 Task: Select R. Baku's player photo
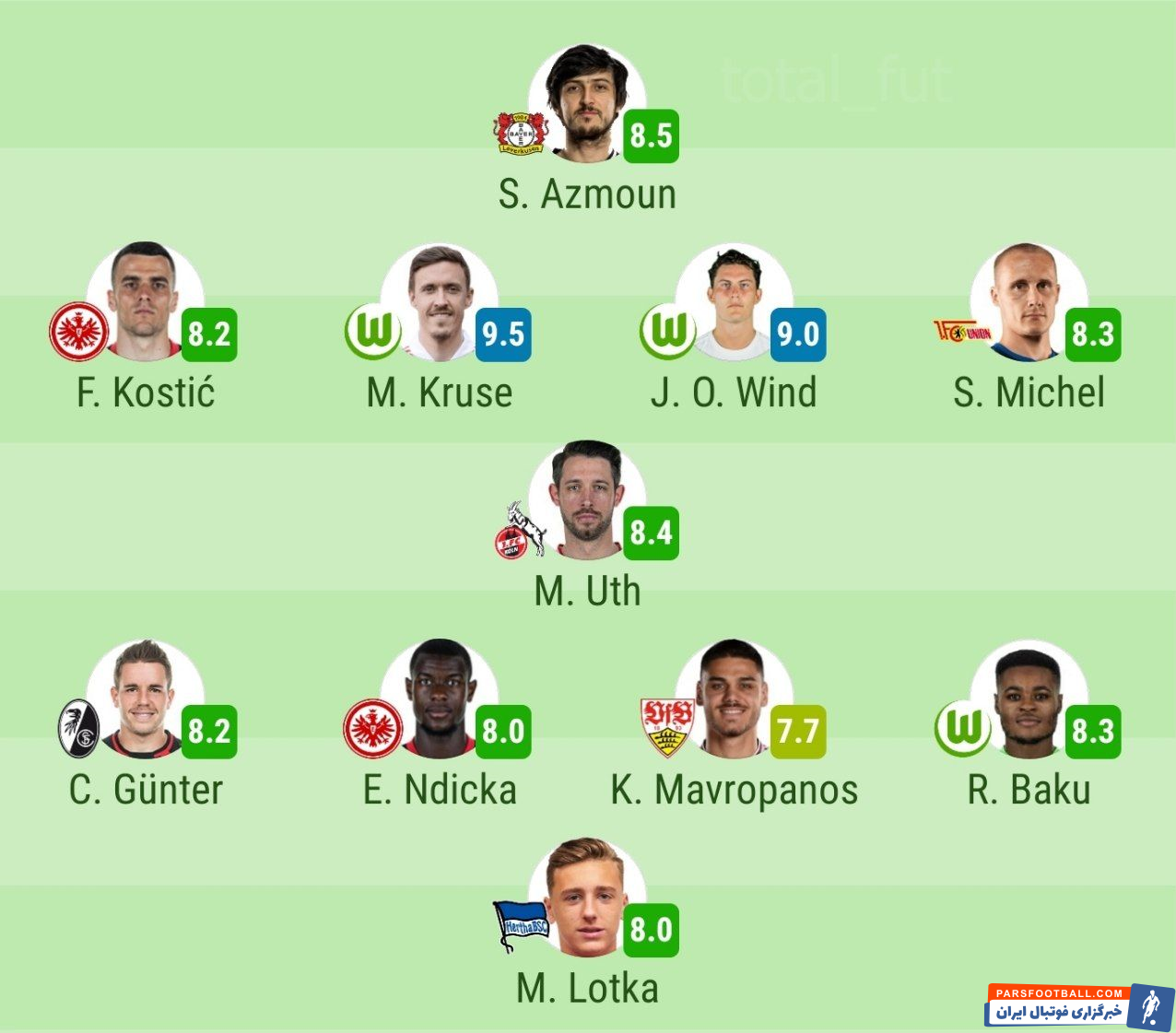point(1028,698)
